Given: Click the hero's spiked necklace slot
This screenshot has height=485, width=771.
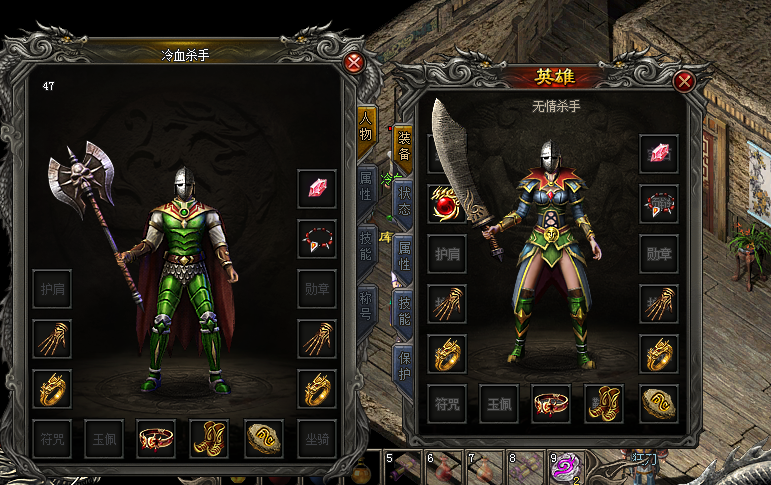Looking at the screenshot, I should pos(659,204).
